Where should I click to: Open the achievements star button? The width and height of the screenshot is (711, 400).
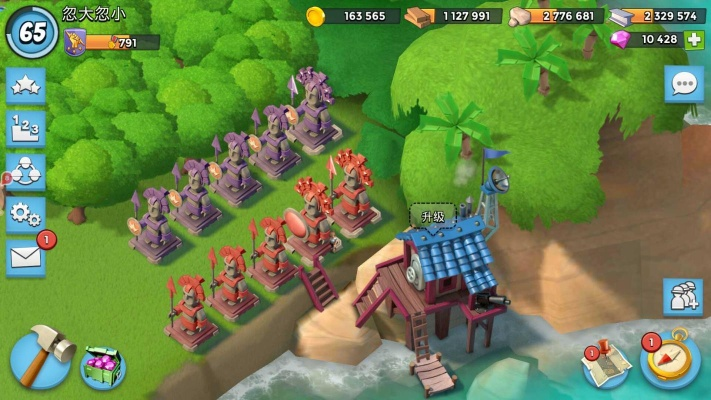pos(25,86)
